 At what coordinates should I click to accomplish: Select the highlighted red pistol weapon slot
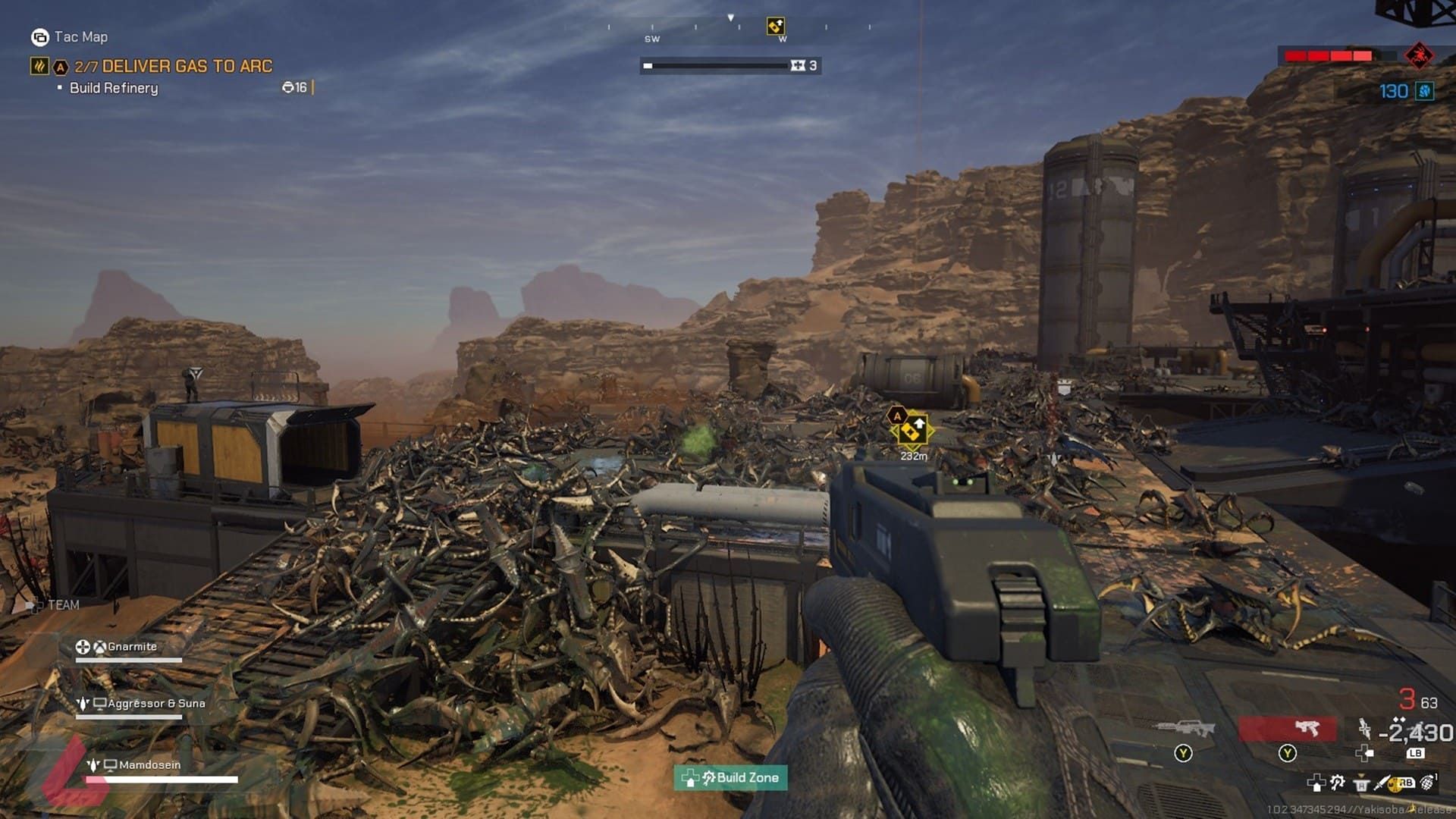pyautogui.click(x=1287, y=730)
